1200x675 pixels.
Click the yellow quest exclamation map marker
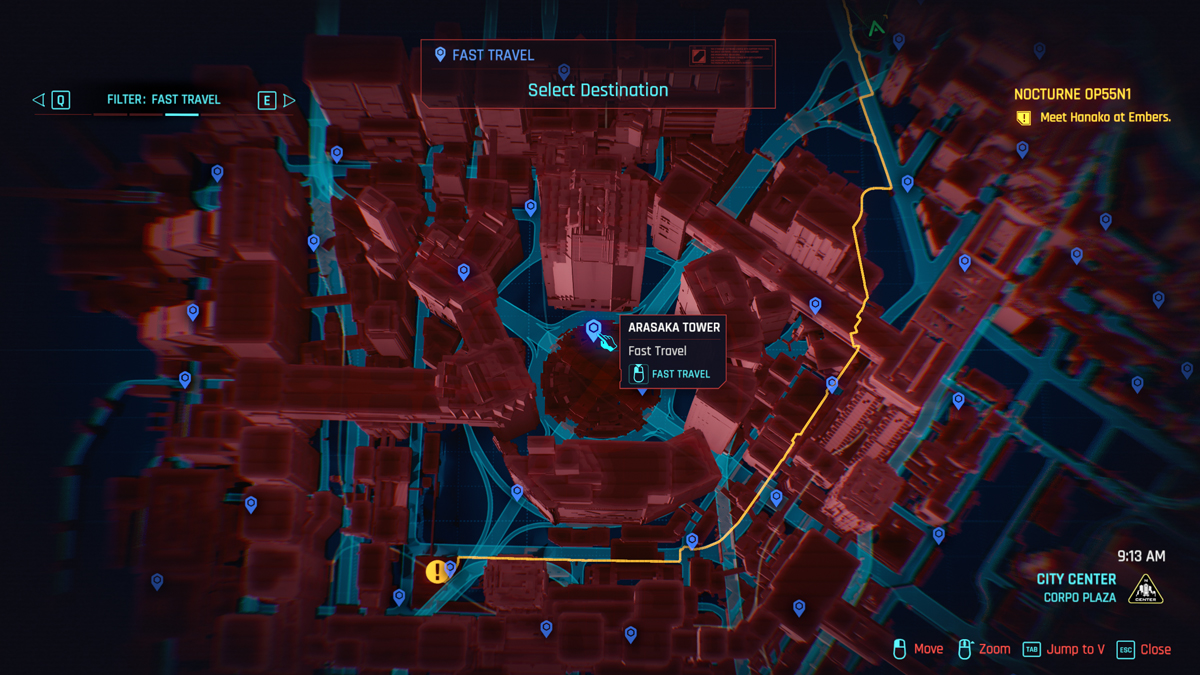pos(435,572)
